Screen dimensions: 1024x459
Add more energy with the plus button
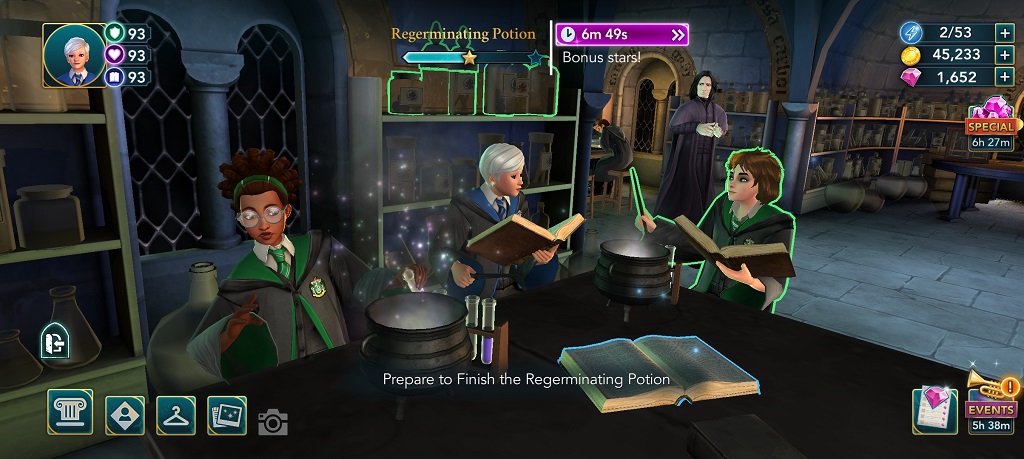[x=1004, y=32]
